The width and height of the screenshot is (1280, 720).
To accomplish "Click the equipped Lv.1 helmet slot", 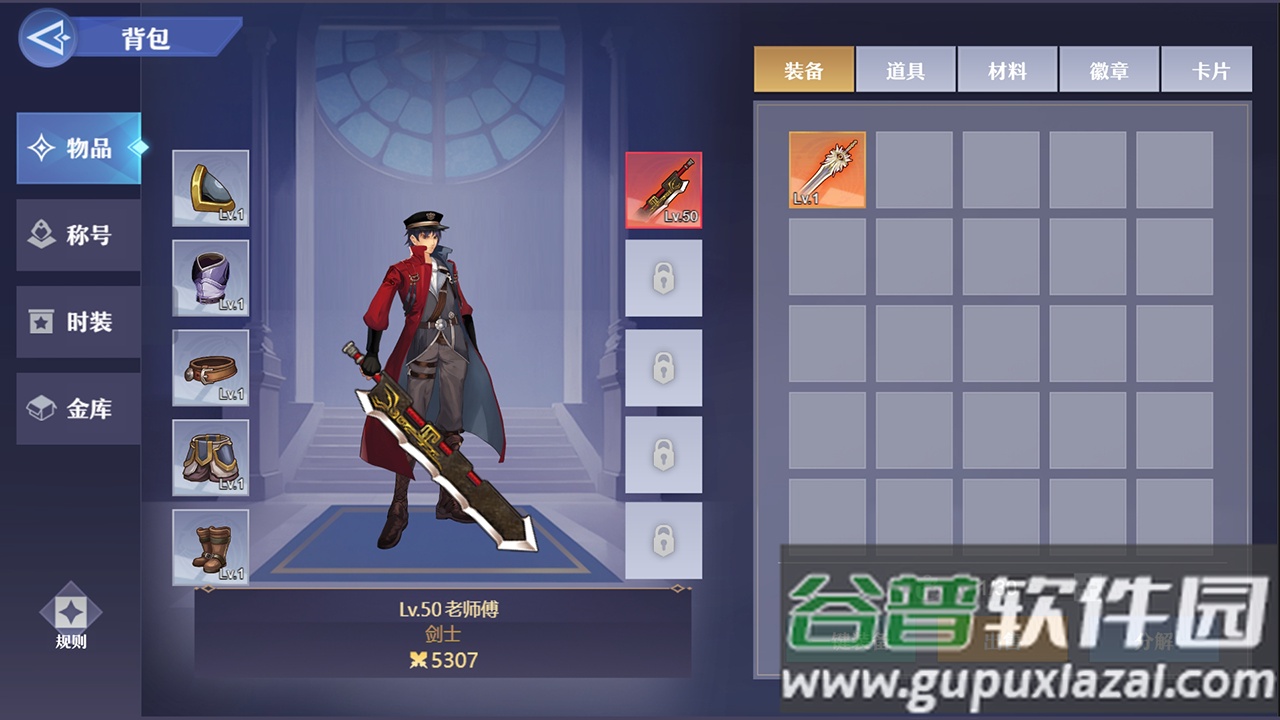I will pos(210,188).
